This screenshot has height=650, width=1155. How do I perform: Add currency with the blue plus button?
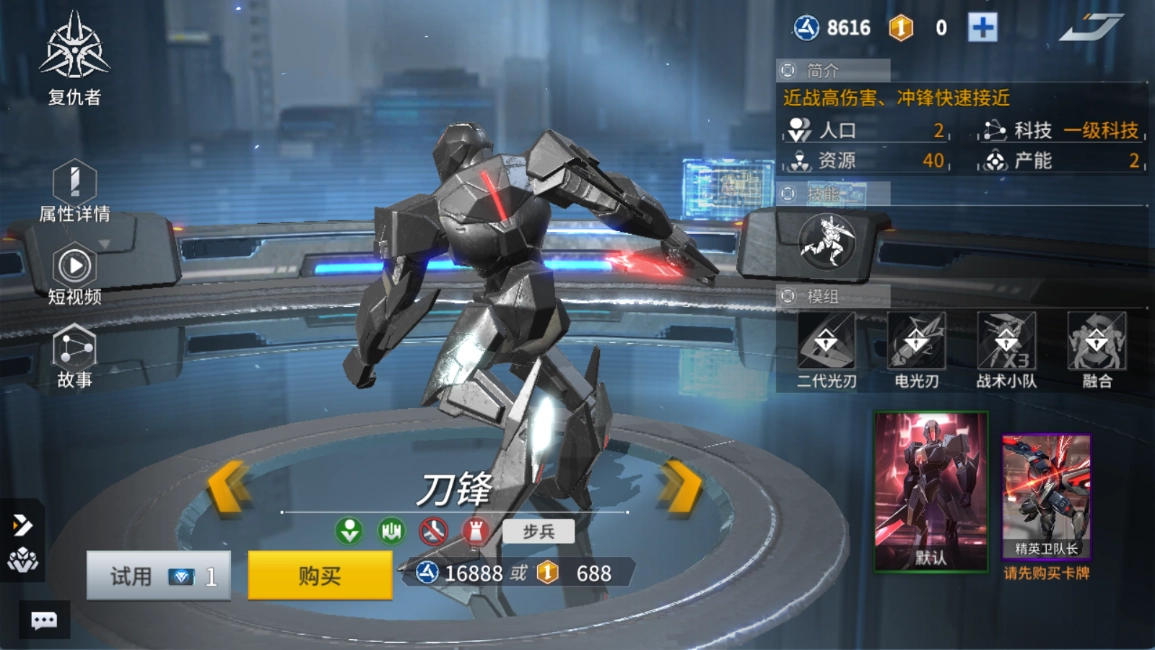[x=982, y=28]
